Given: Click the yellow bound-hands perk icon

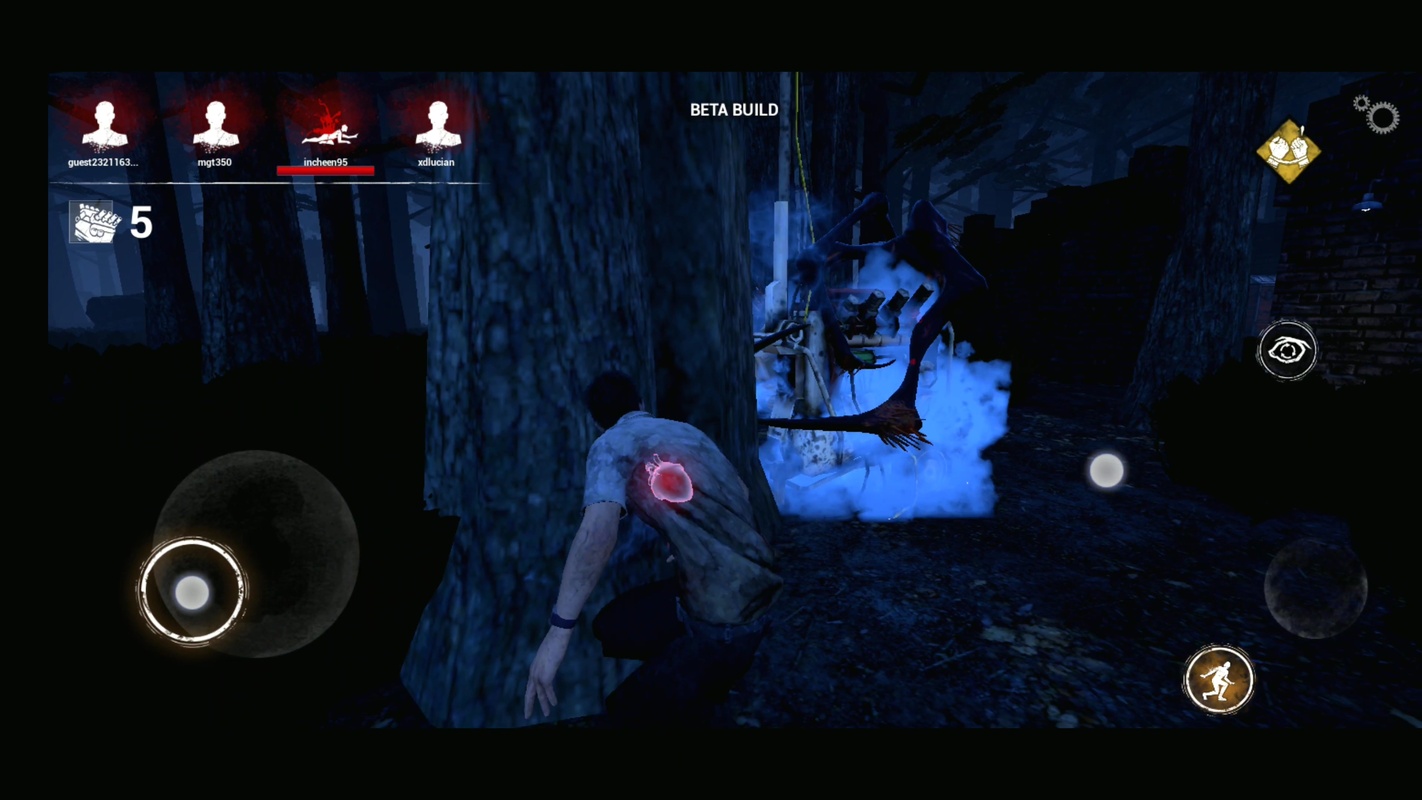Looking at the screenshot, I should (x=1291, y=151).
